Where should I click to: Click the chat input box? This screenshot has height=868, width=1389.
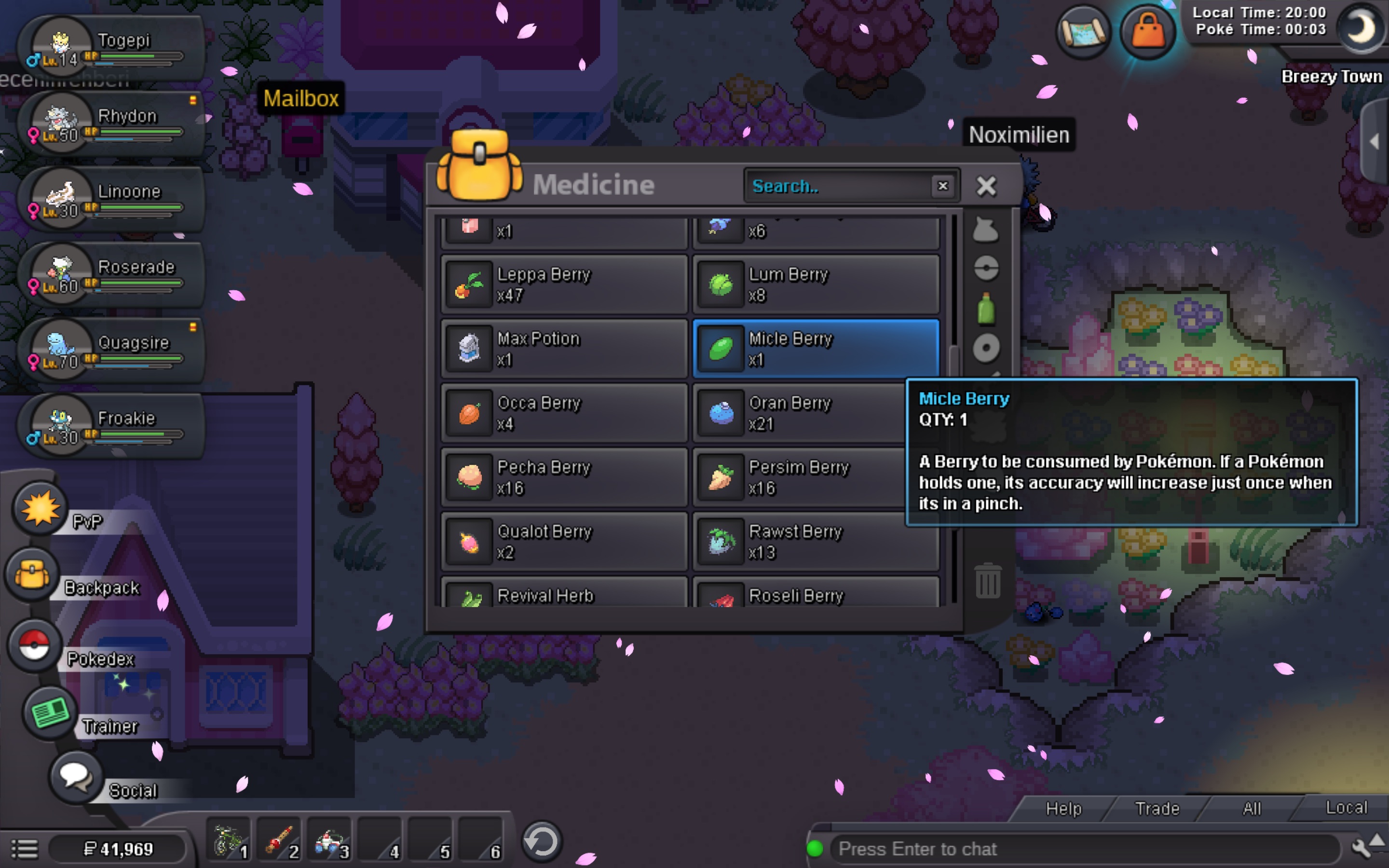point(1079,849)
